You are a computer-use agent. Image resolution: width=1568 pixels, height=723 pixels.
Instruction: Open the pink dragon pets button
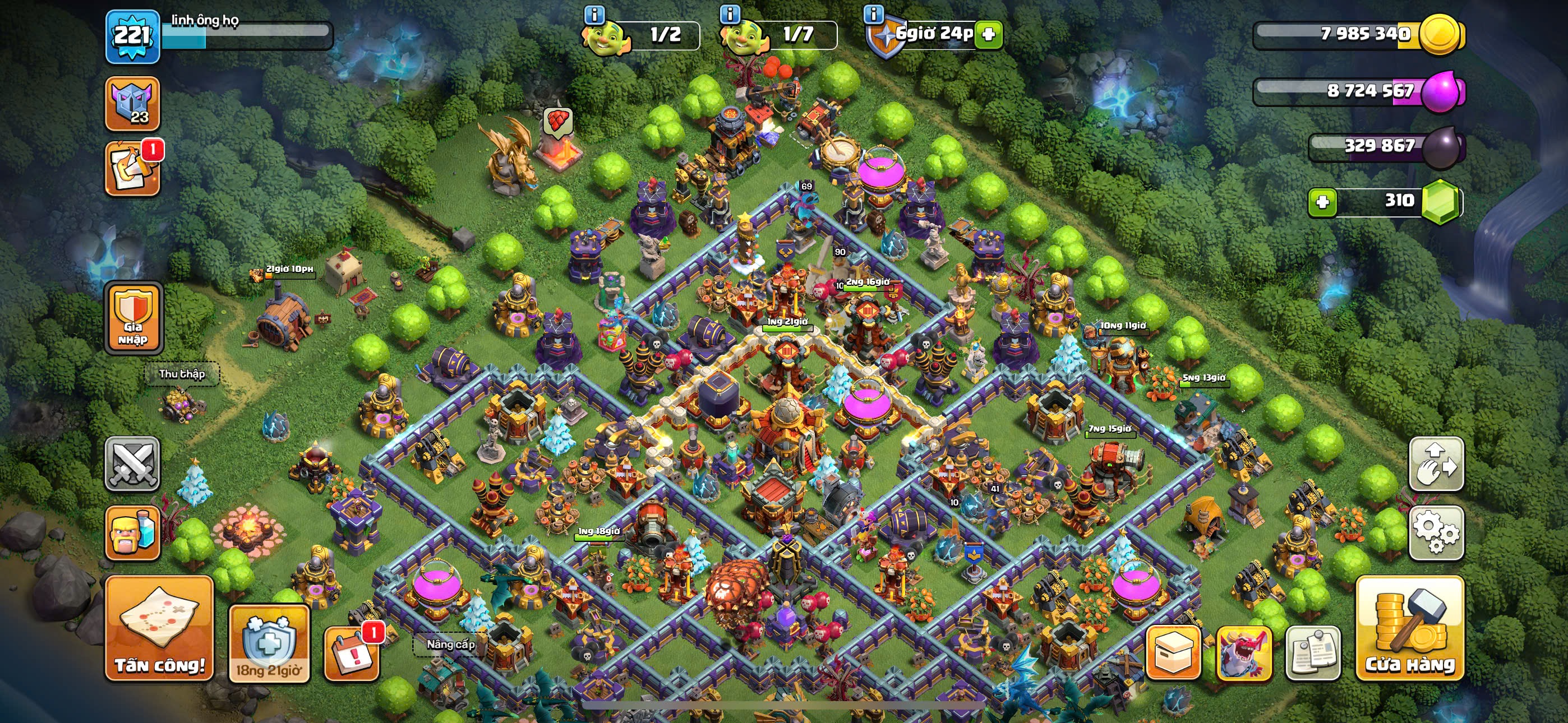click(x=1243, y=652)
